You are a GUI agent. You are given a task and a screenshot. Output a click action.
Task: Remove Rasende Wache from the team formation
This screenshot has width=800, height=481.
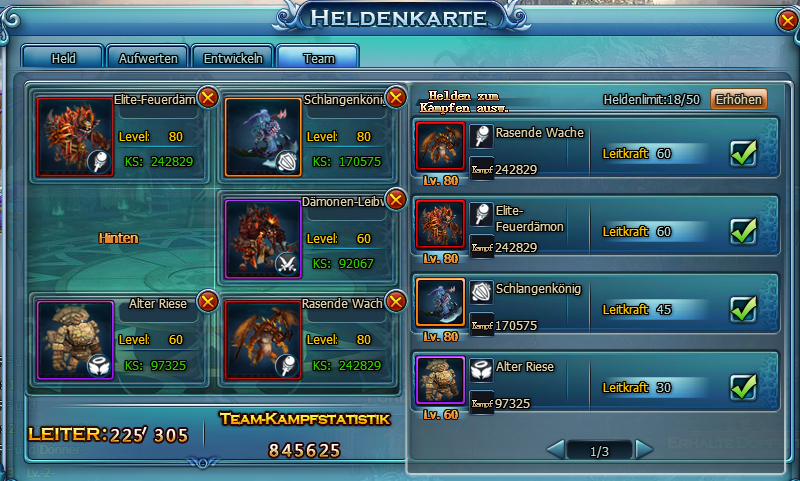click(x=396, y=301)
